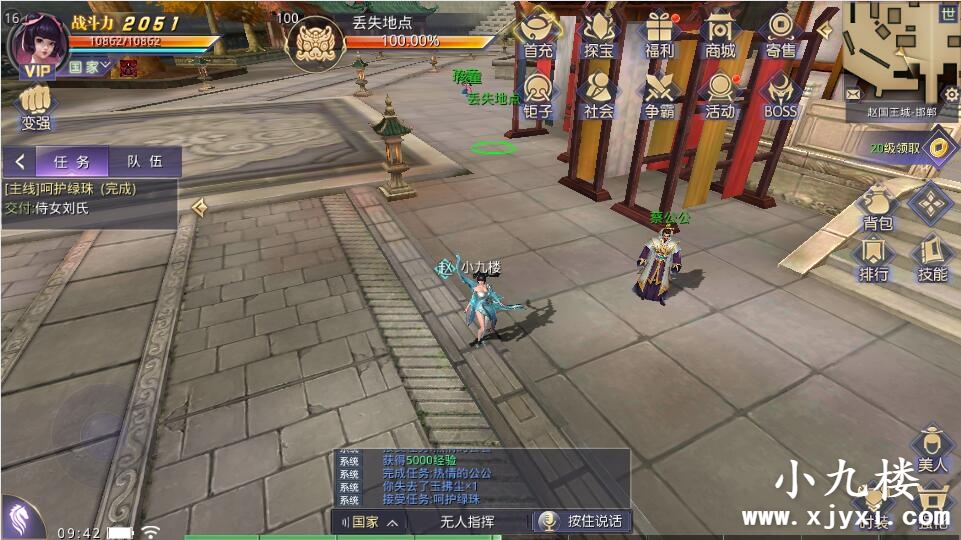This screenshot has width=961, height=540.
Task: Open the 技能 skills book
Action: (x=932, y=258)
